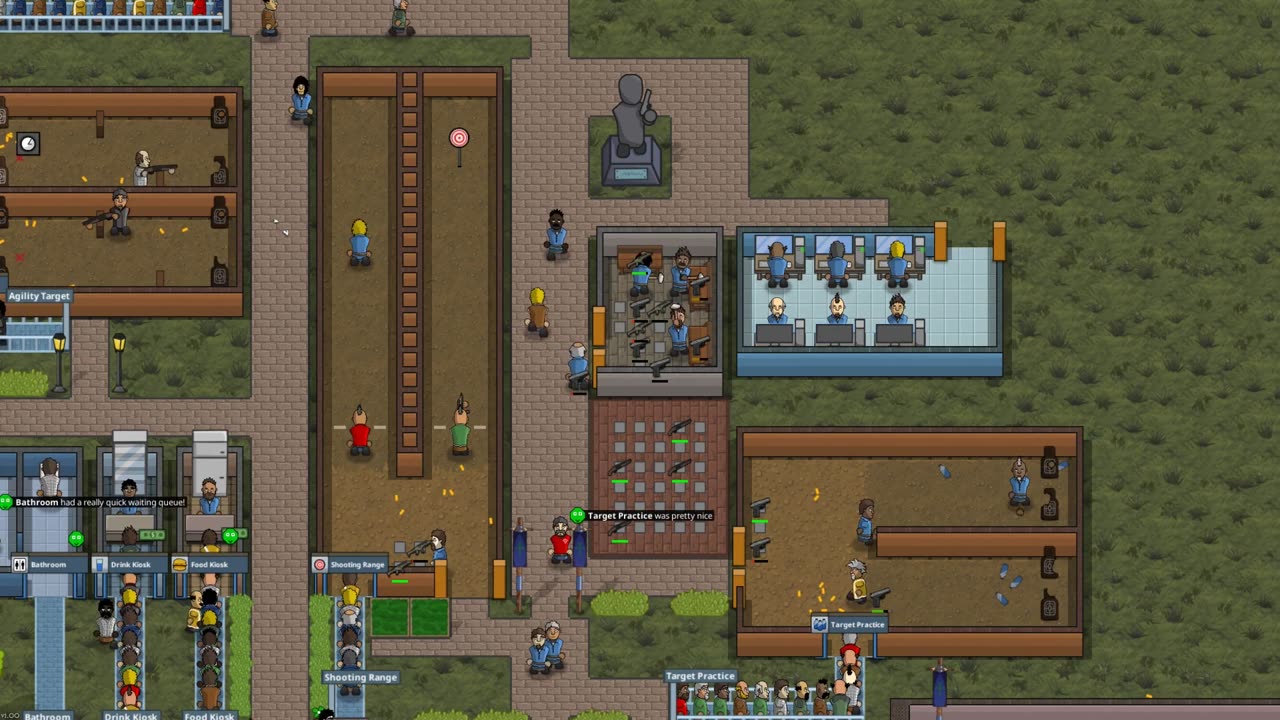This screenshot has height=720, width=1280.
Task: Select the restroom icon on Bathroom sign
Action: 19,565
